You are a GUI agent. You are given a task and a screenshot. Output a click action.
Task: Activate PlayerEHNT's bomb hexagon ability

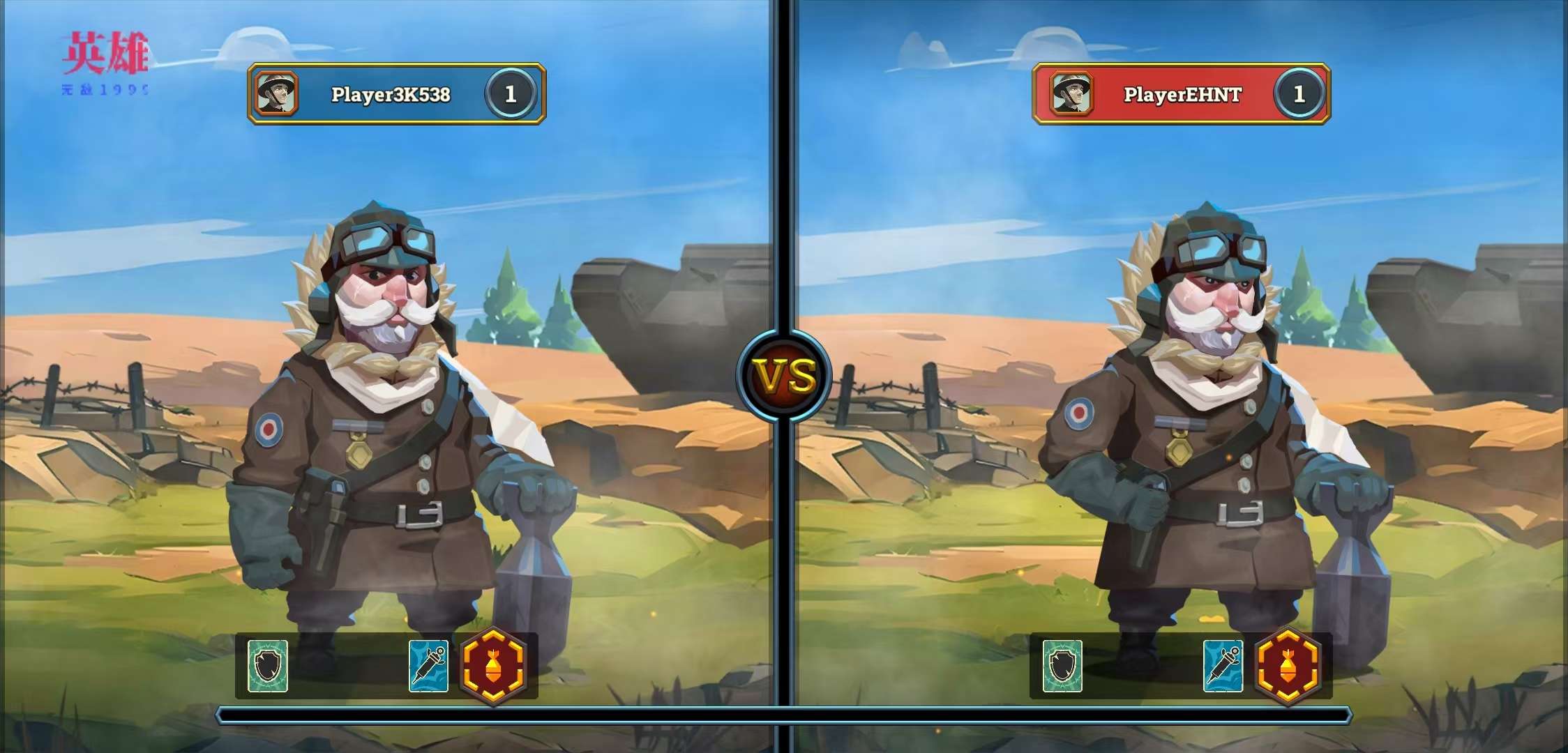tap(1288, 666)
